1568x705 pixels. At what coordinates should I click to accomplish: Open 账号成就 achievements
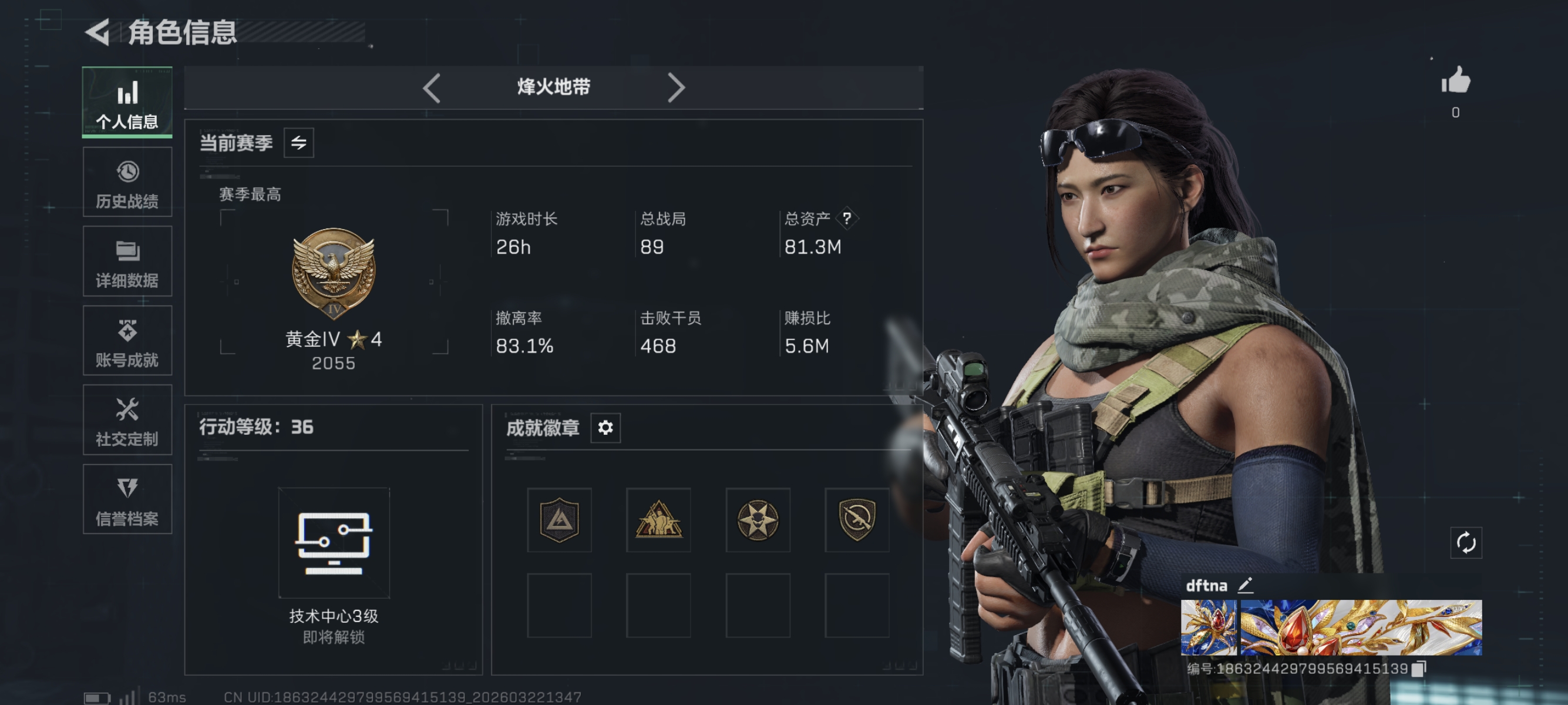click(x=127, y=341)
